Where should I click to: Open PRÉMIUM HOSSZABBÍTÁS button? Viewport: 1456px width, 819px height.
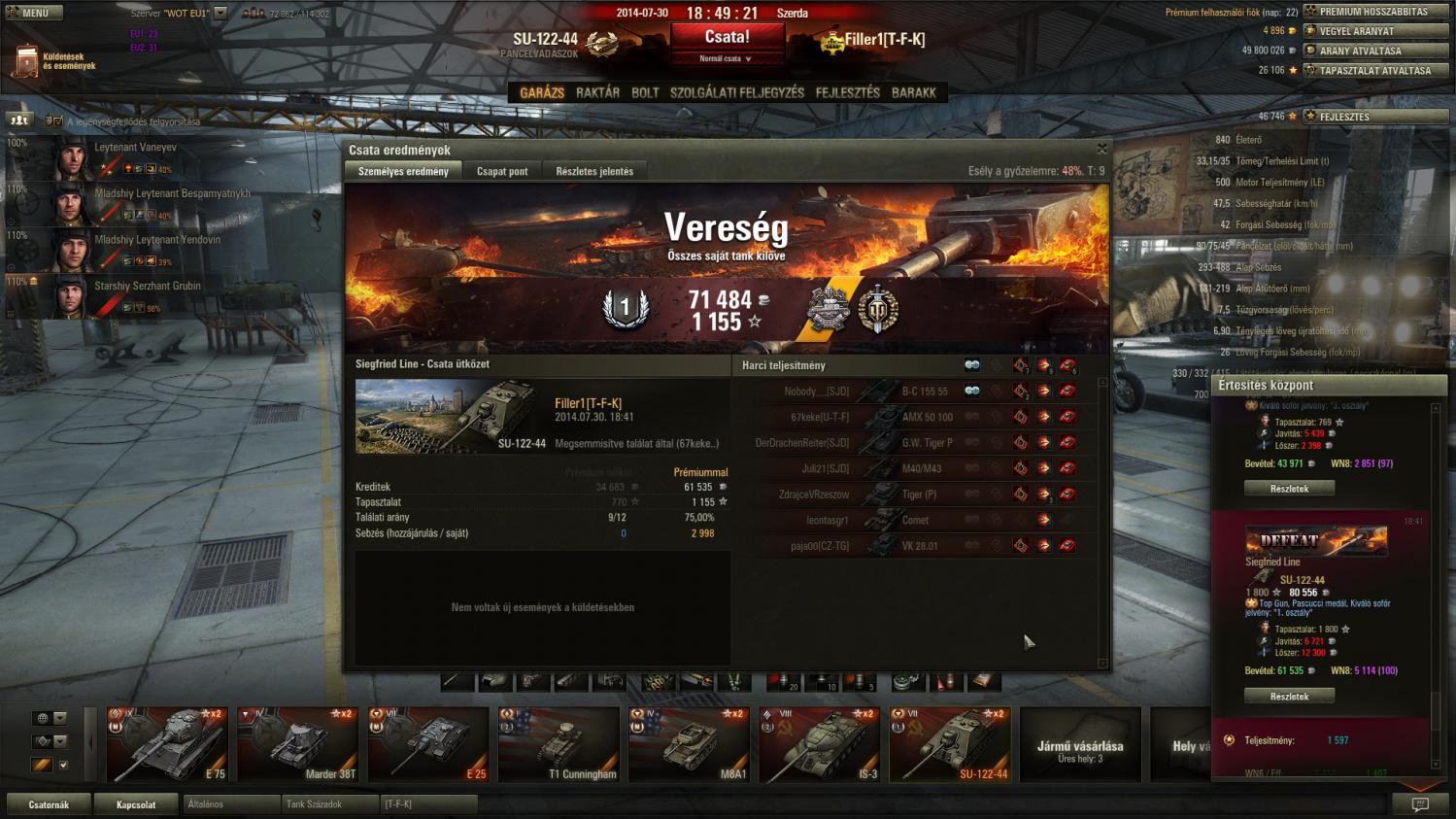click(x=1373, y=12)
